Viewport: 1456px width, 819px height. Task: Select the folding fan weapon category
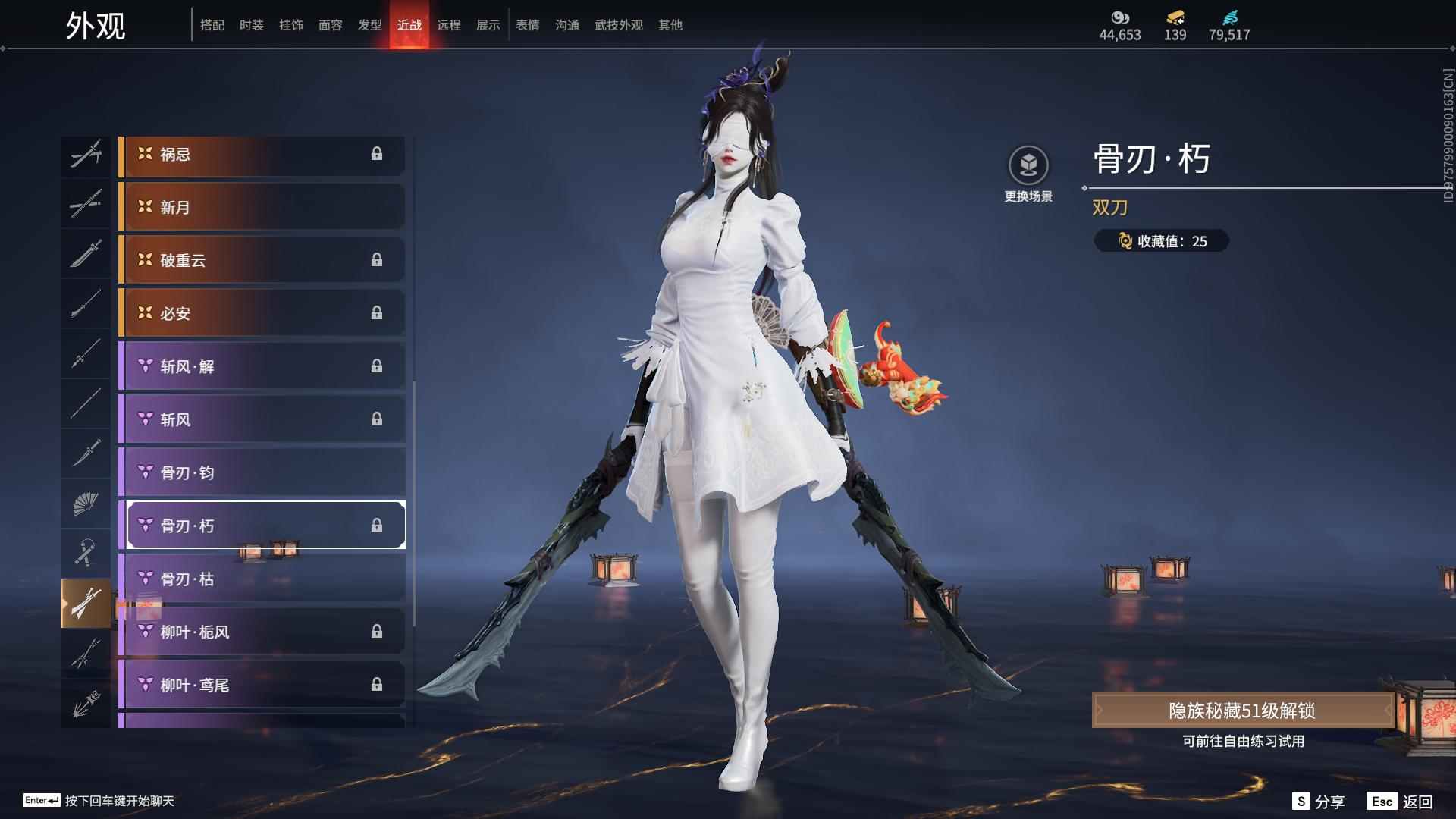86,504
